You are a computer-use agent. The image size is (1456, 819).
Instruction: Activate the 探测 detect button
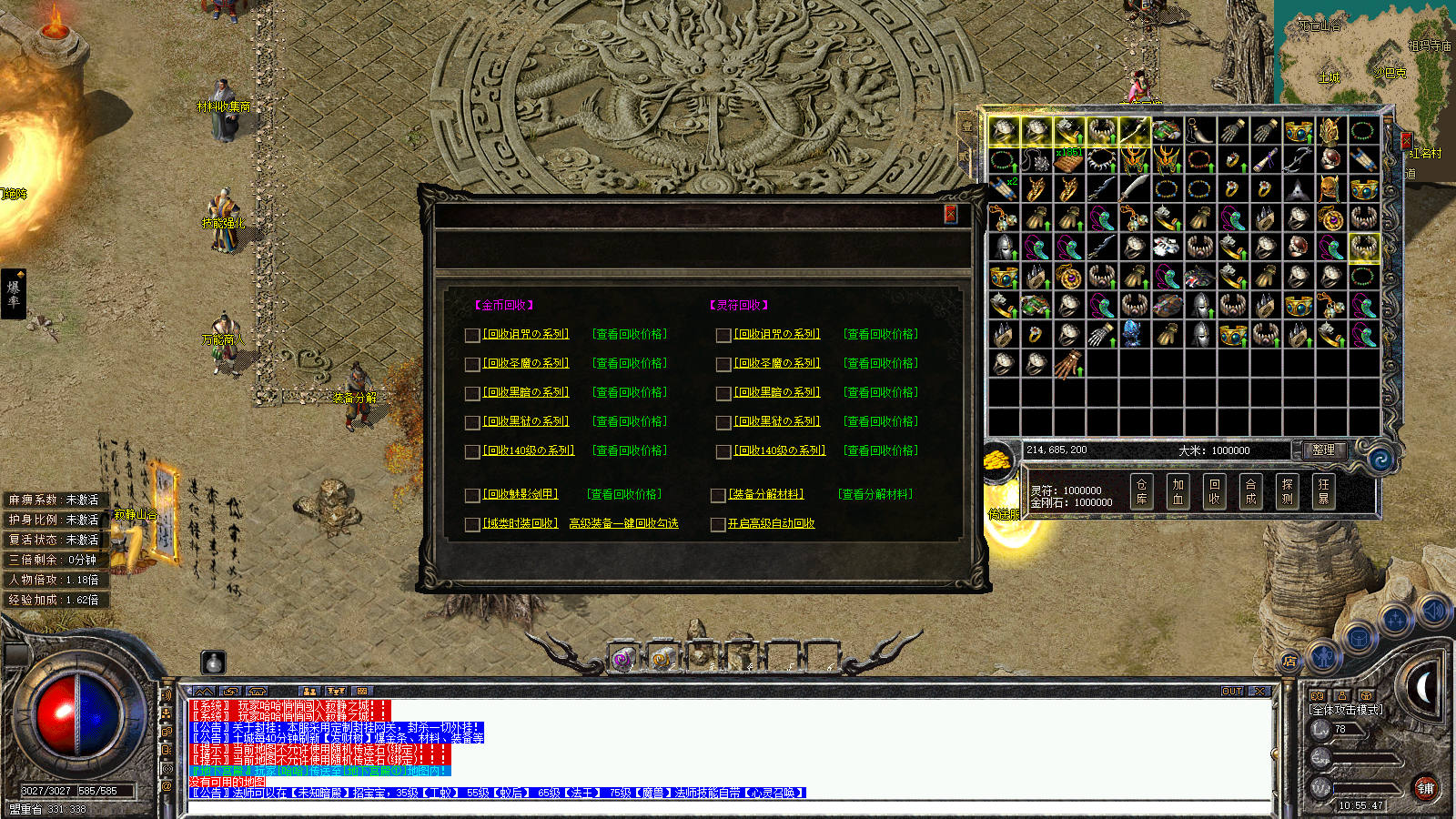[1287, 491]
